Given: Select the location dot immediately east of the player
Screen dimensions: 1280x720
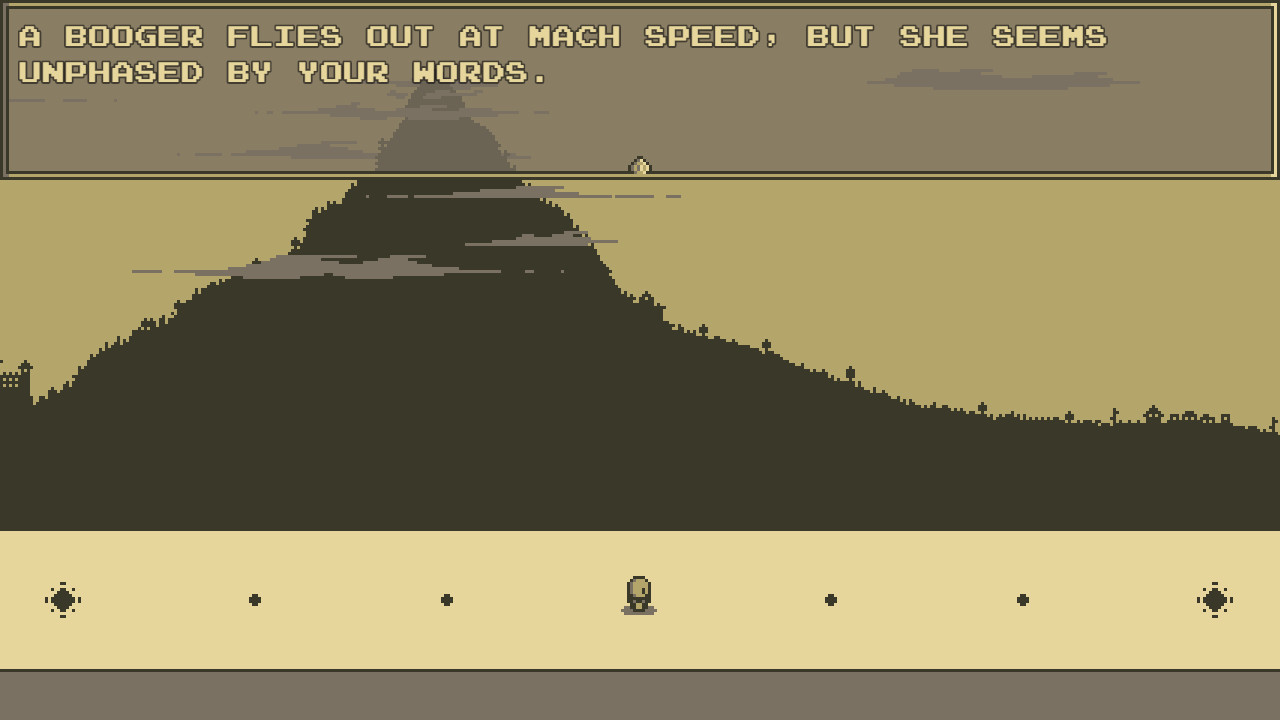Looking at the screenshot, I should pos(831,599).
